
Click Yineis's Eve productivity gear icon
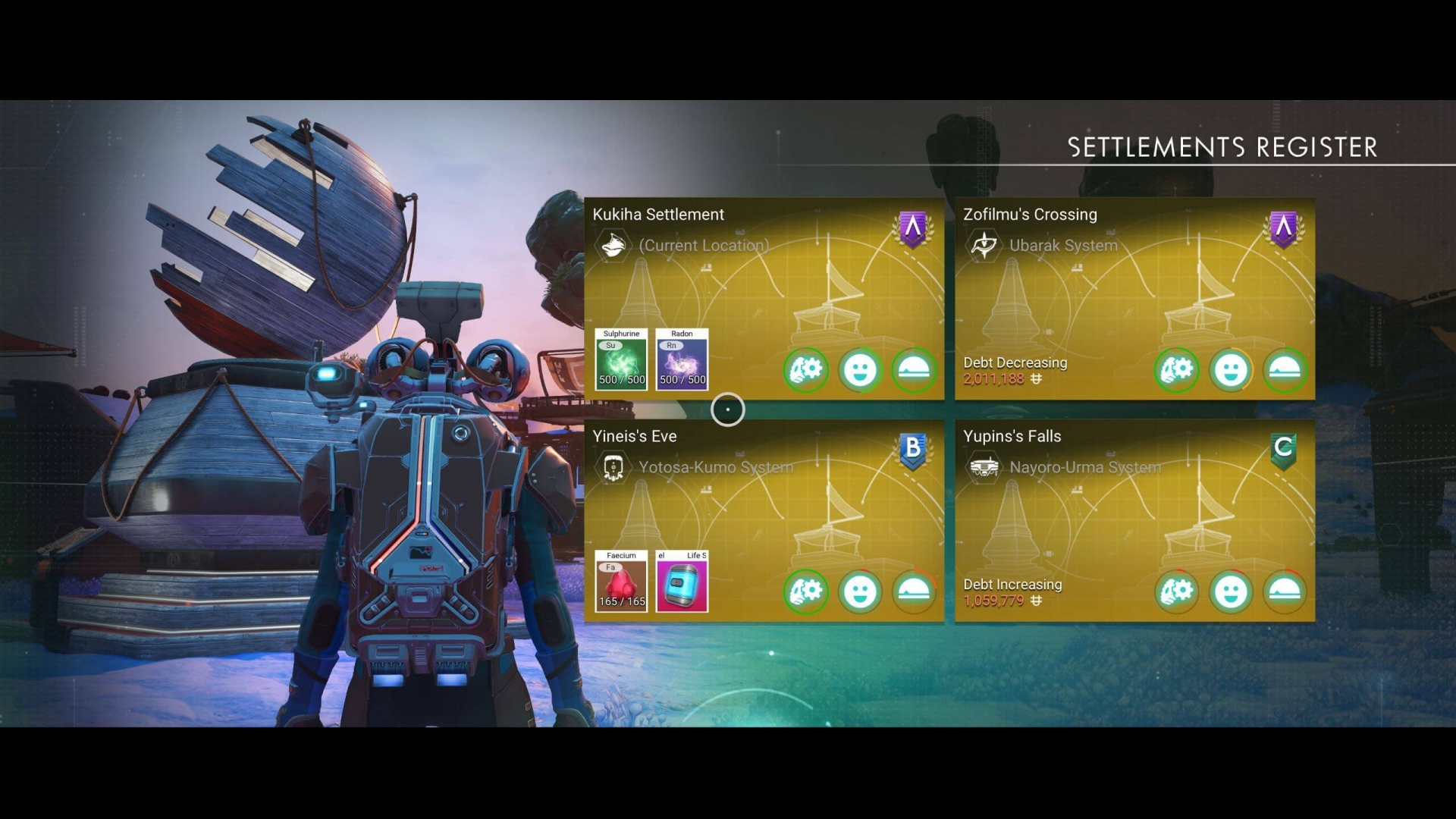(x=805, y=591)
